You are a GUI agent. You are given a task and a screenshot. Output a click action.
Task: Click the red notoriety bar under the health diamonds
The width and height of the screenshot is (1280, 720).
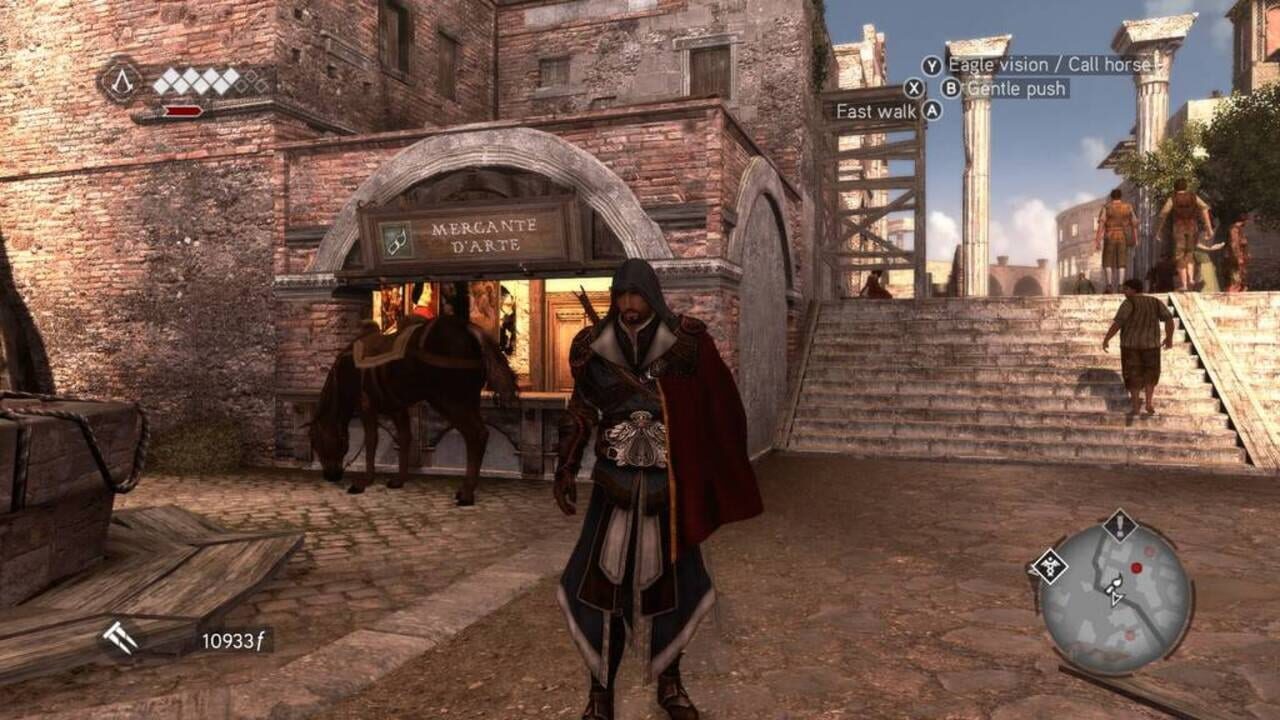(x=183, y=110)
